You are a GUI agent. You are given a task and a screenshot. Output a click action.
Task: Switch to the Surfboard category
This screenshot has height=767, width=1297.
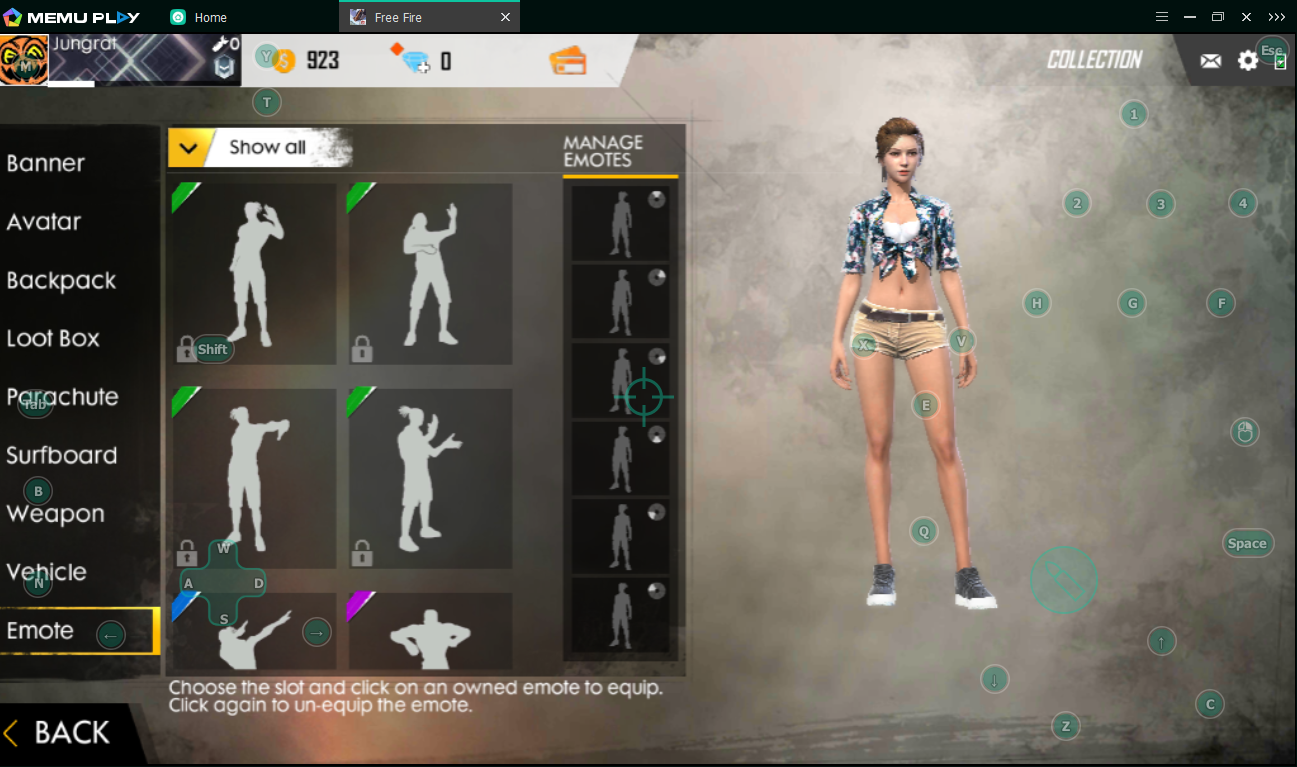click(62, 456)
